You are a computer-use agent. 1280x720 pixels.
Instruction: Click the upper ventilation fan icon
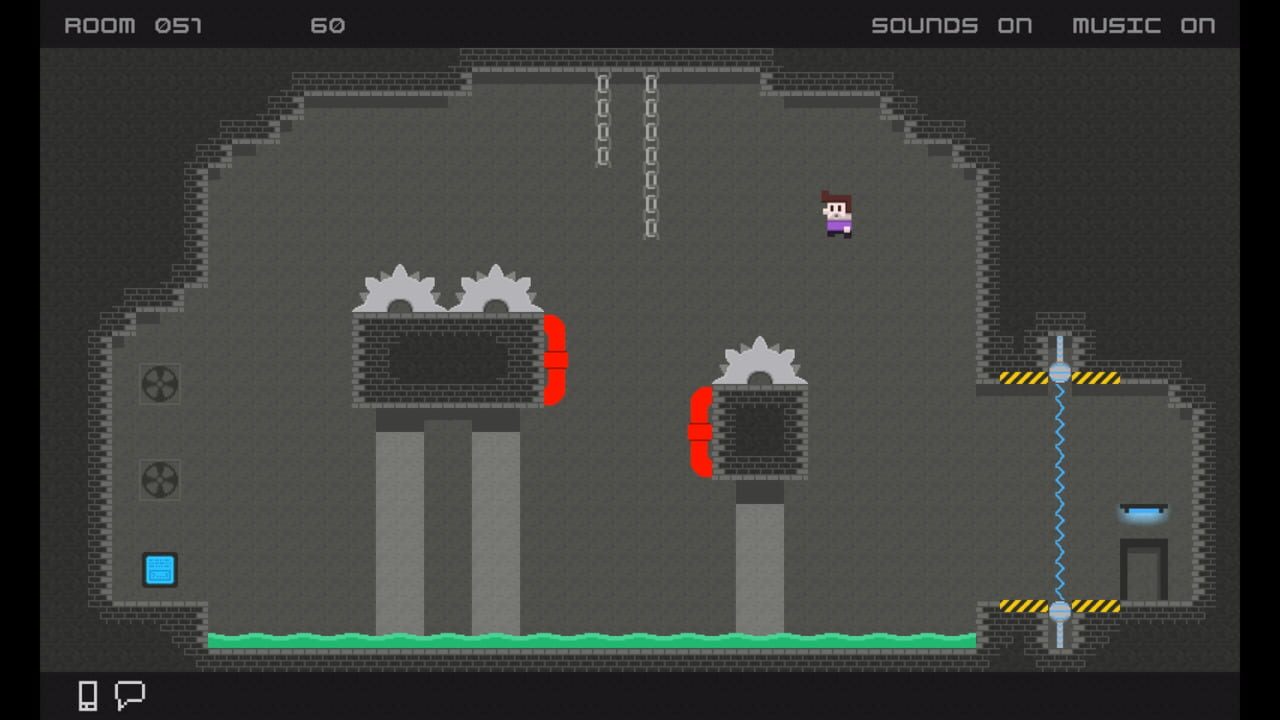[x=160, y=385]
